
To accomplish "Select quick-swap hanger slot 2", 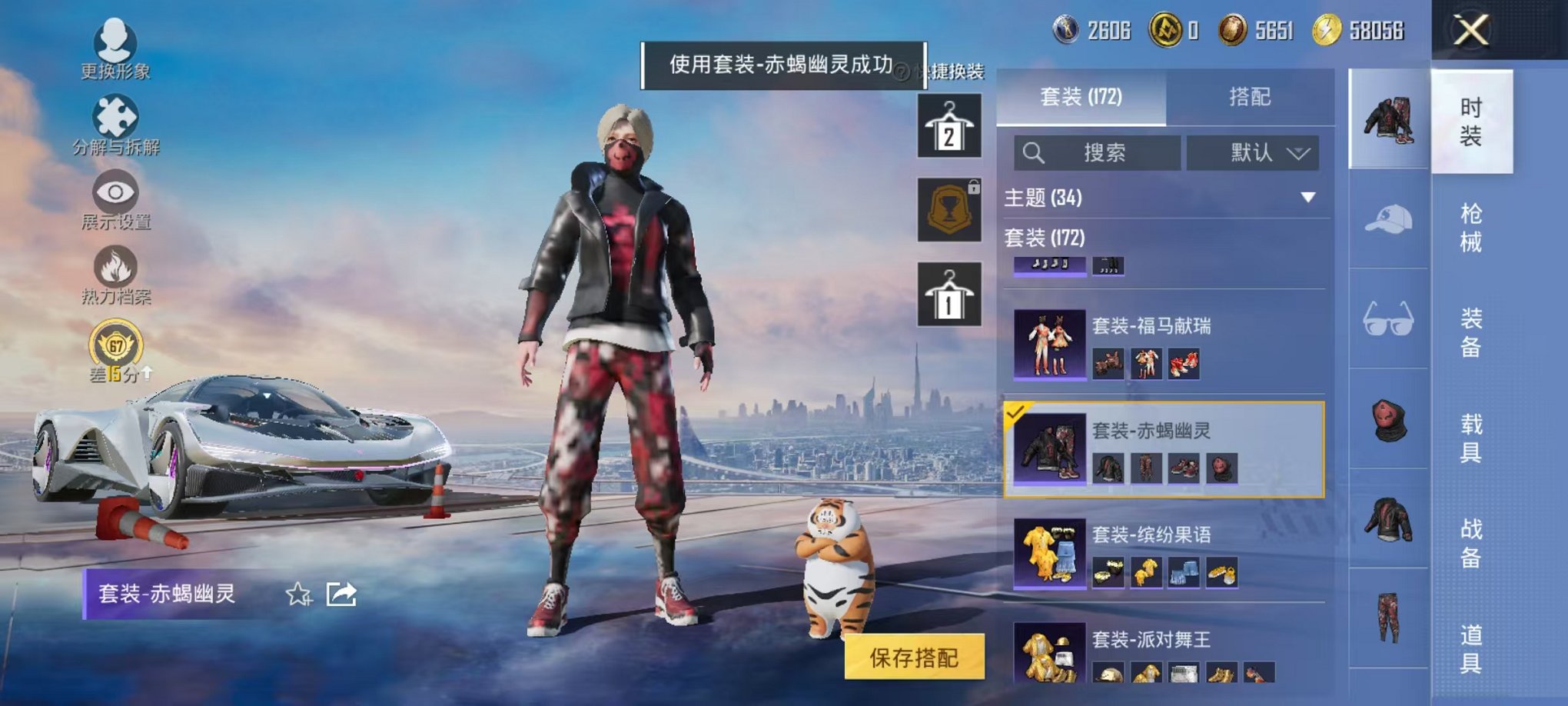I will point(948,125).
